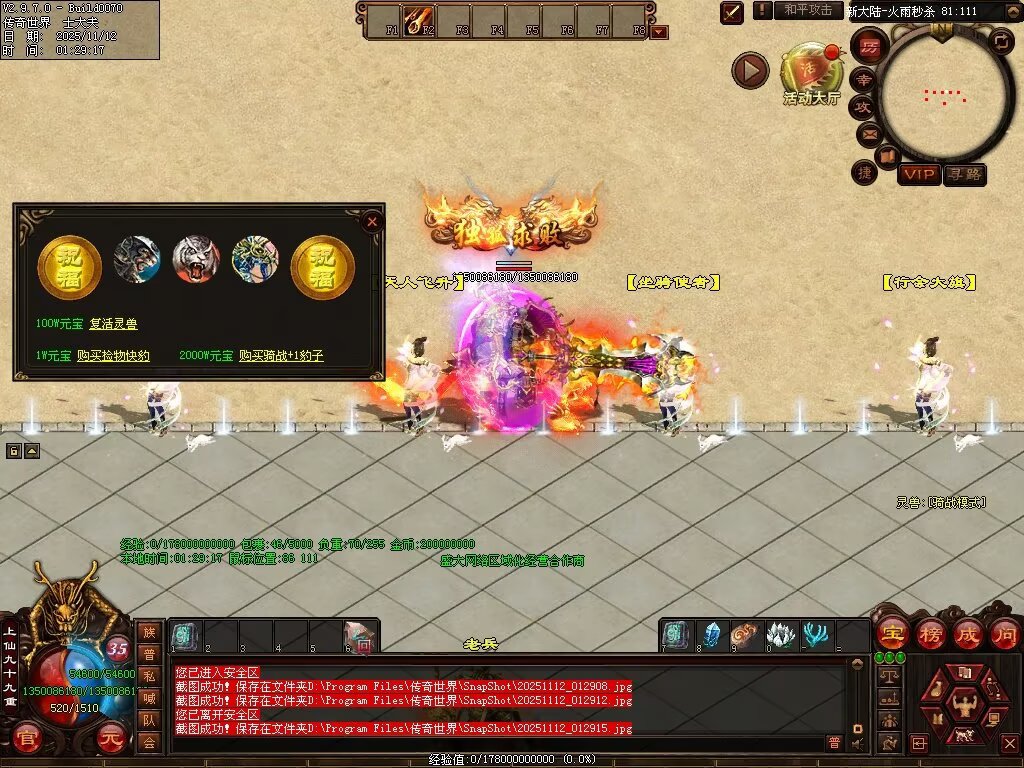Screen dimensions: 1024x768
Task: Activate the fire skill in the F2 slot
Action: pyautogui.click(x=416, y=18)
